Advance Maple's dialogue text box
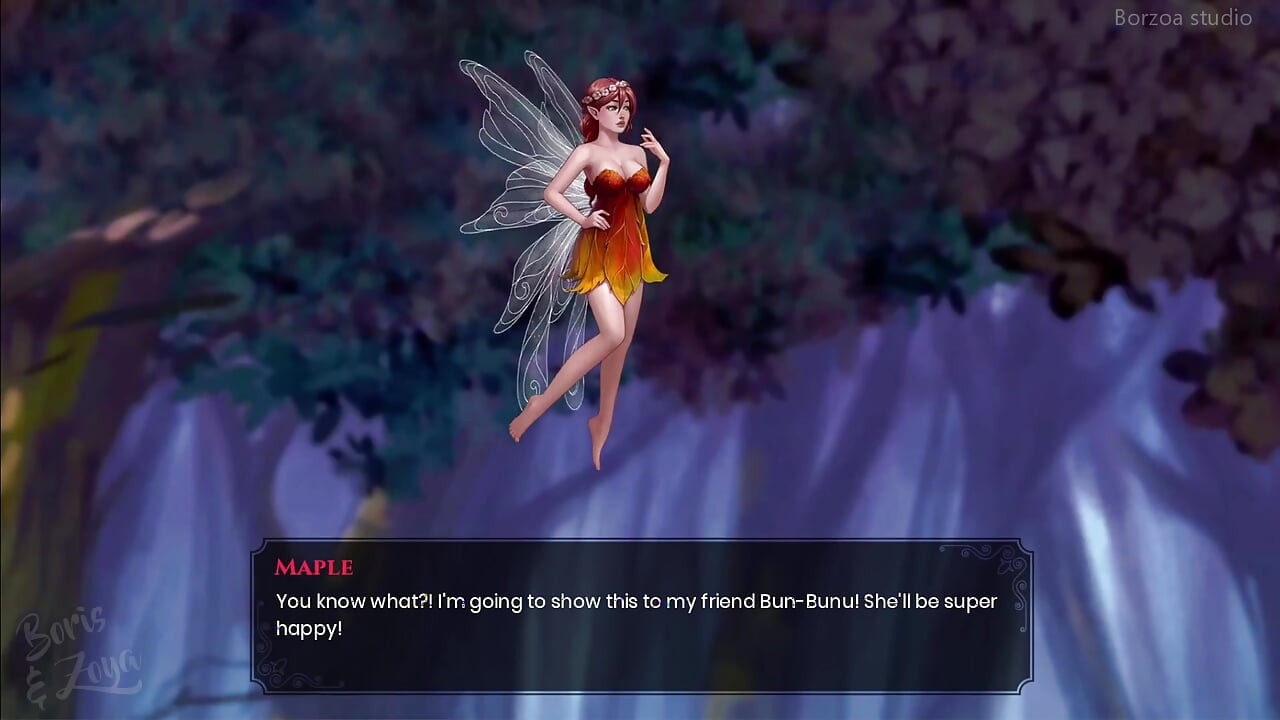 pos(640,615)
